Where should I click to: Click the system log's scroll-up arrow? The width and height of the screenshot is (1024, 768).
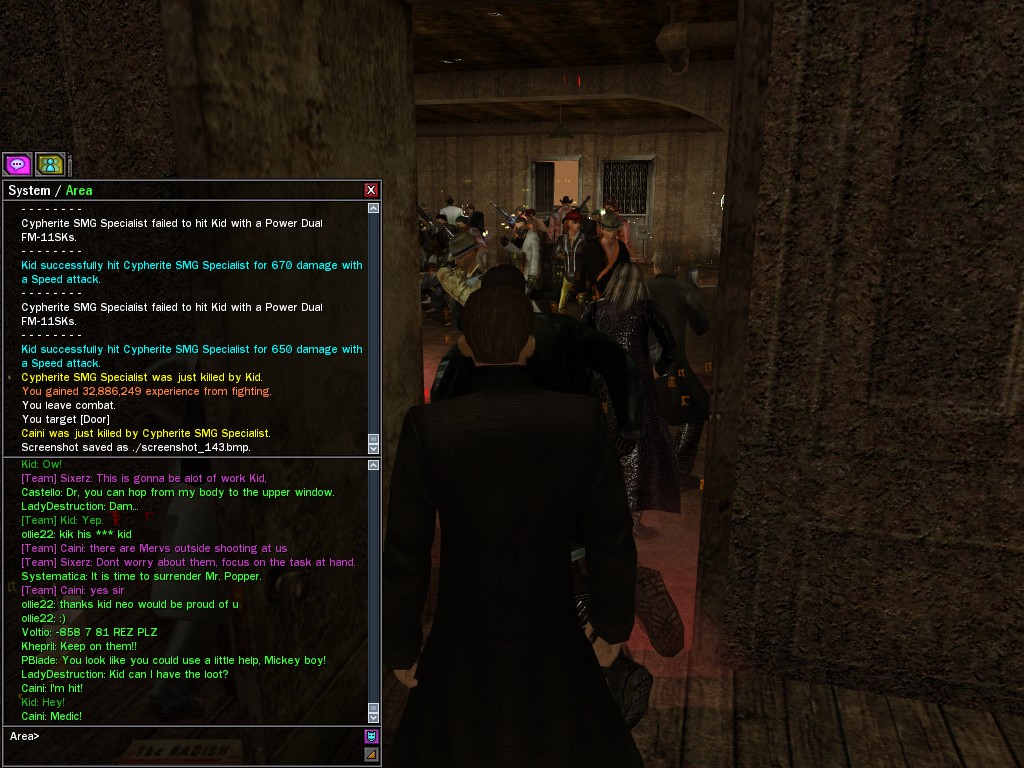[373, 209]
